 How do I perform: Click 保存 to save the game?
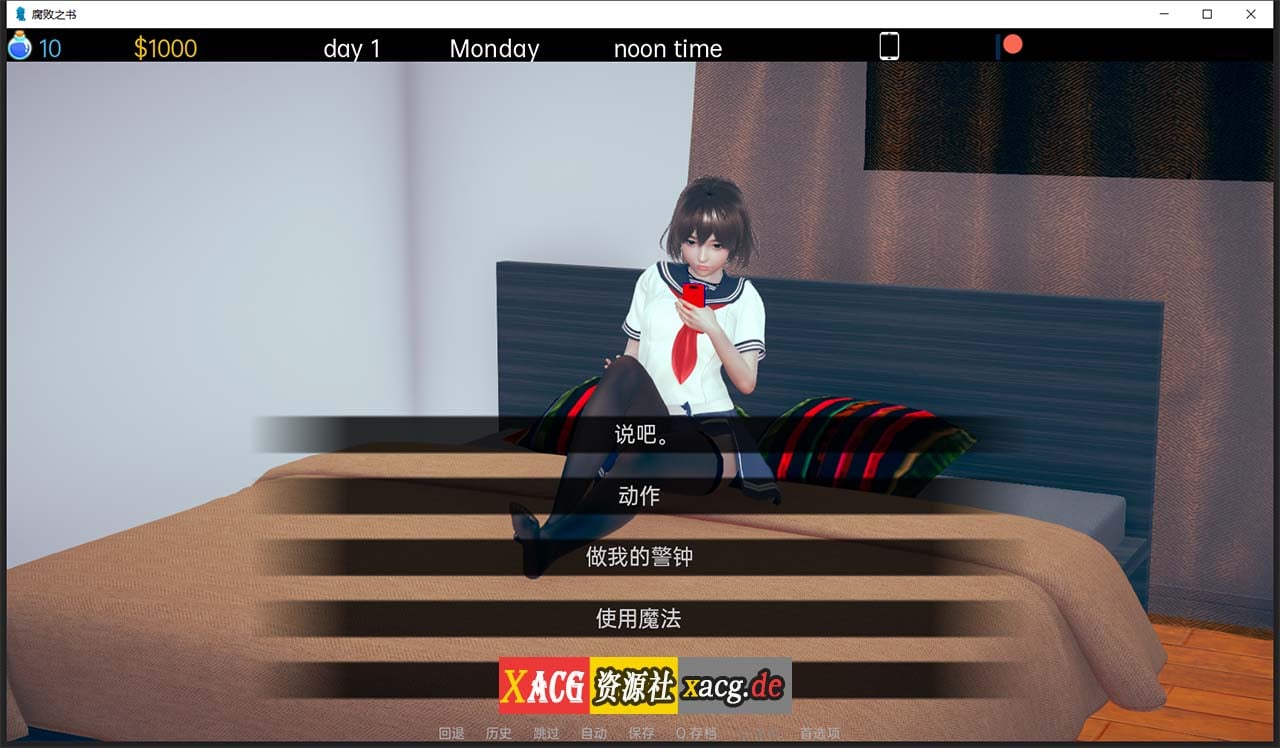tap(641, 733)
